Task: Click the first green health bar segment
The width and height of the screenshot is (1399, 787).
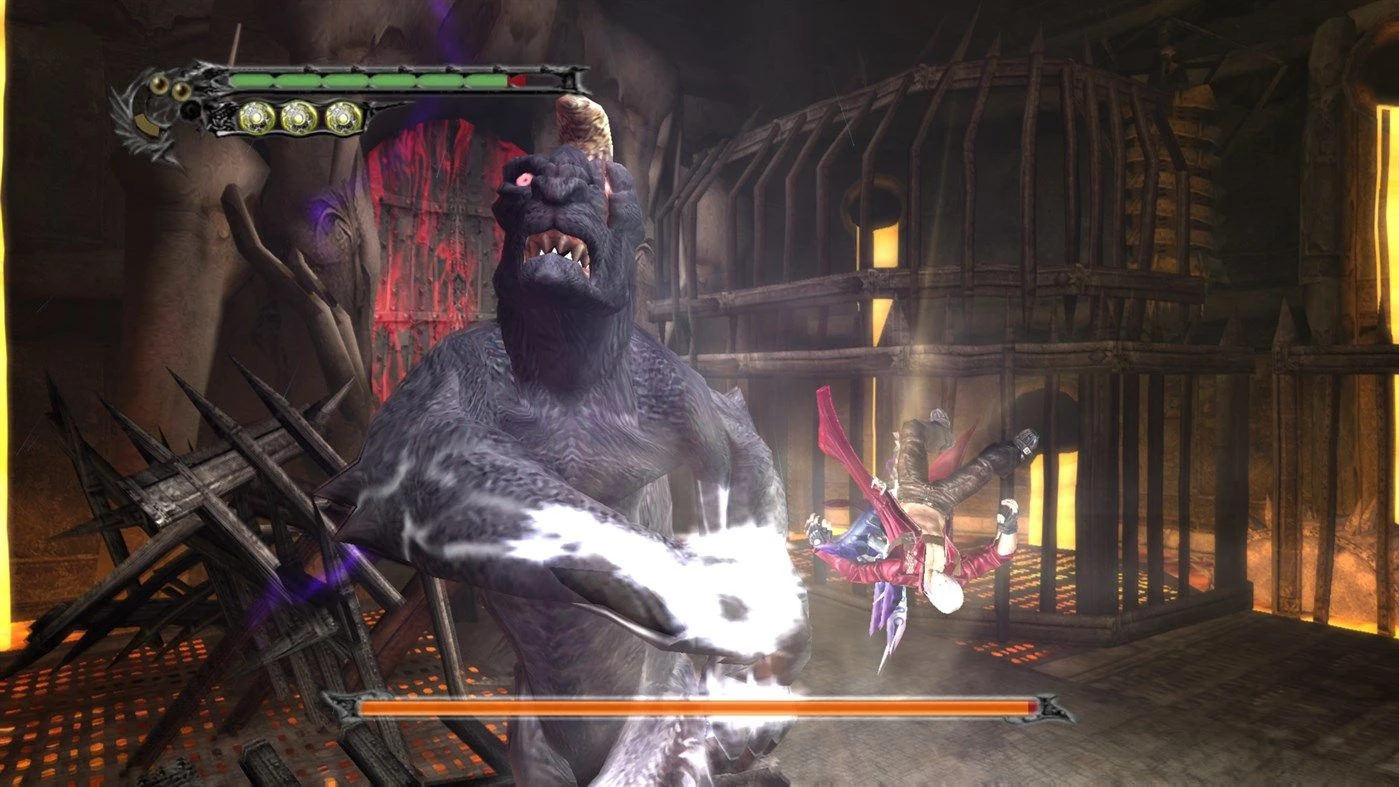Action: pos(250,79)
